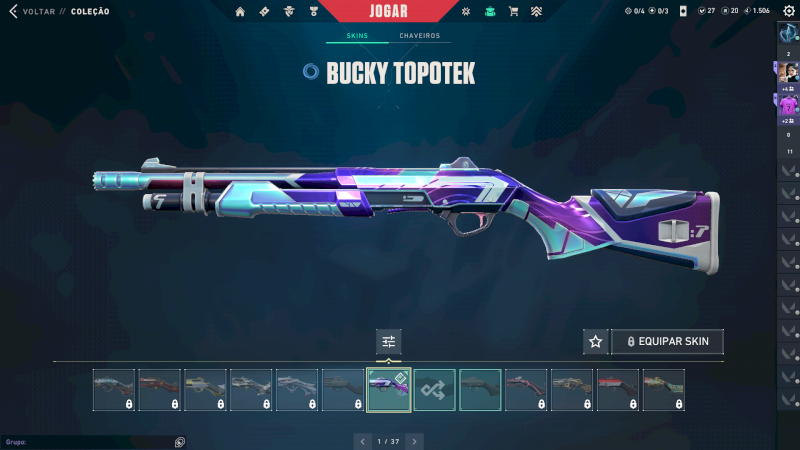
Task: Mark the skin as favorite with the star
Action: (x=596, y=342)
